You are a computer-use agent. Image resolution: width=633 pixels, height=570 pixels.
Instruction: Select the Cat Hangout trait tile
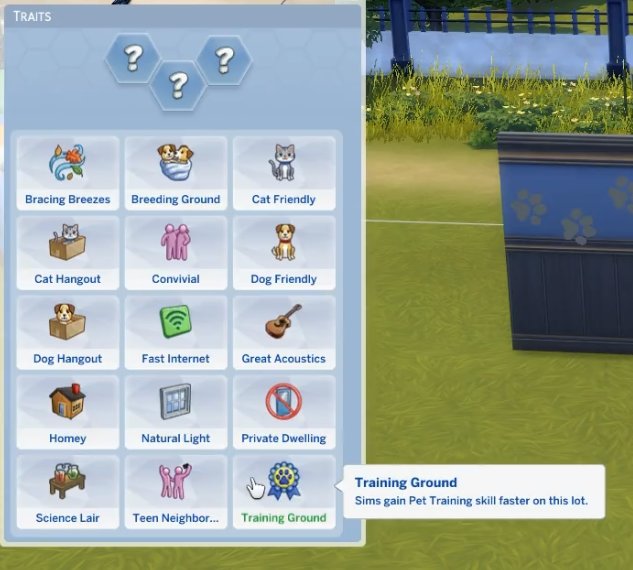68,252
